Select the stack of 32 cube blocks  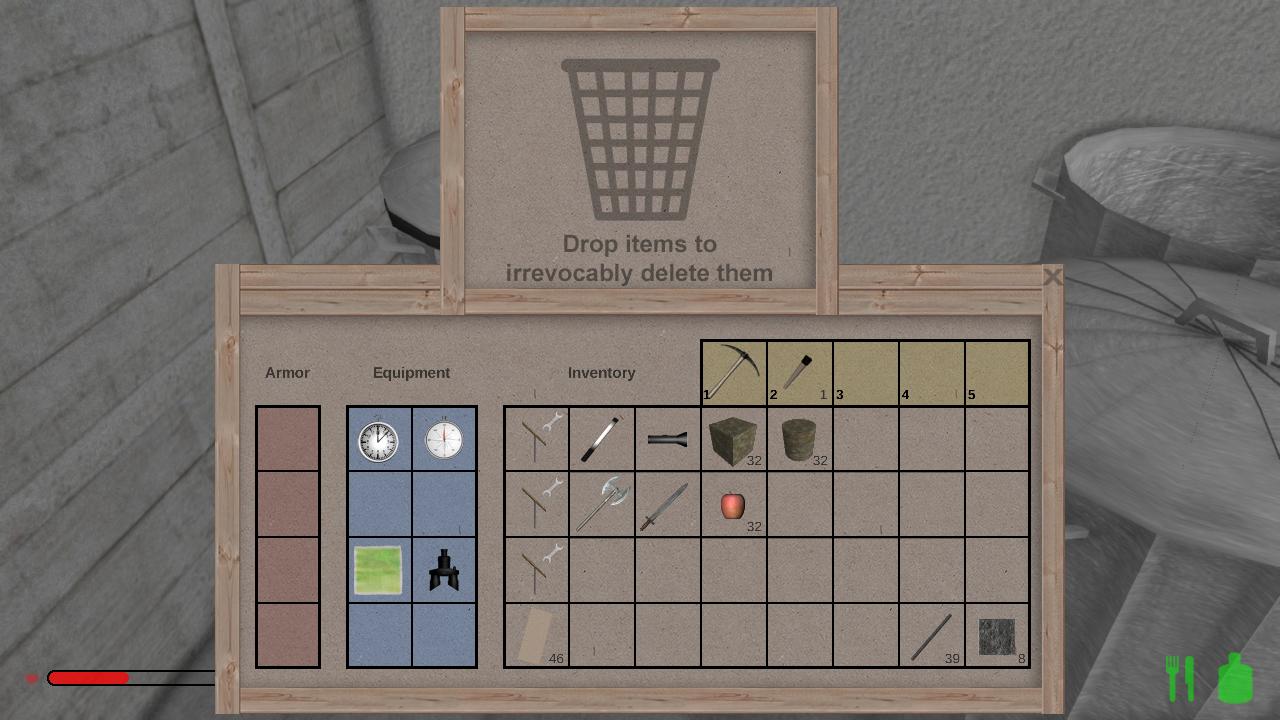click(733, 439)
